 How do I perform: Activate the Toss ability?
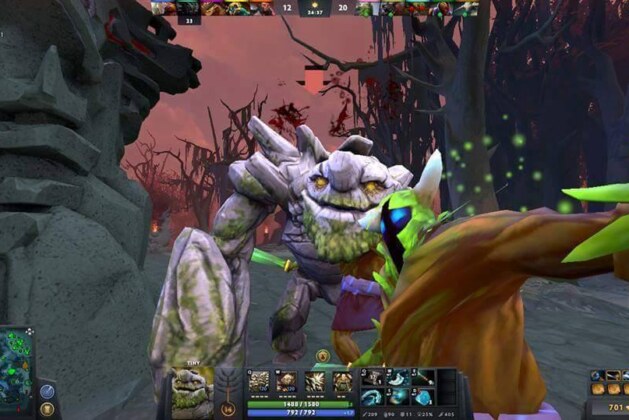click(x=287, y=381)
